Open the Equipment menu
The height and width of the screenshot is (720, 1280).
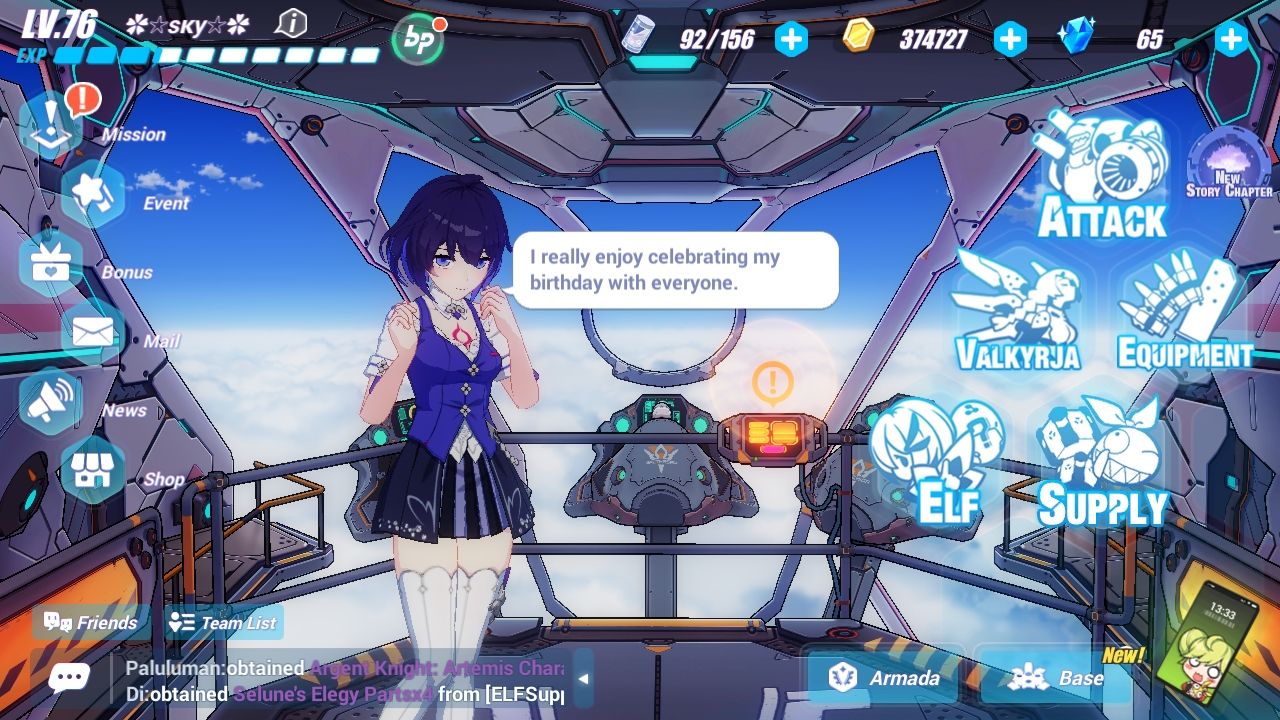pyautogui.click(x=1184, y=312)
